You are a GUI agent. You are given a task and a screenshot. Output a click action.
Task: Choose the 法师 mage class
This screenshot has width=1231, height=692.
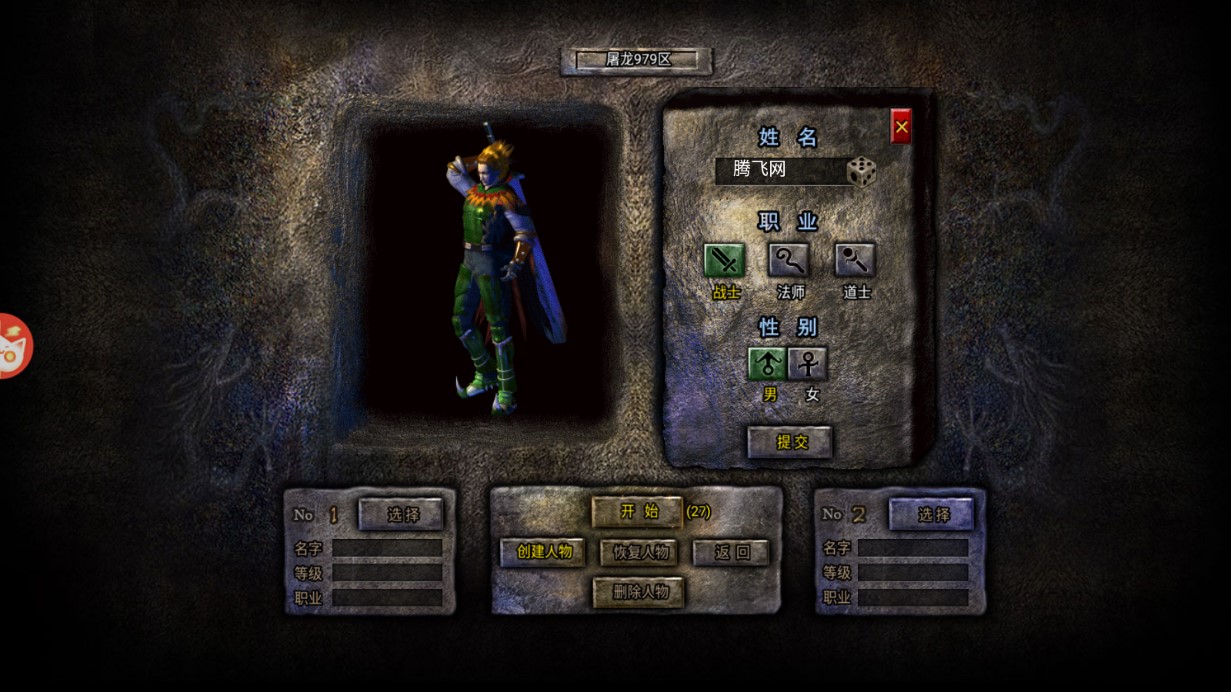(x=788, y=261)
